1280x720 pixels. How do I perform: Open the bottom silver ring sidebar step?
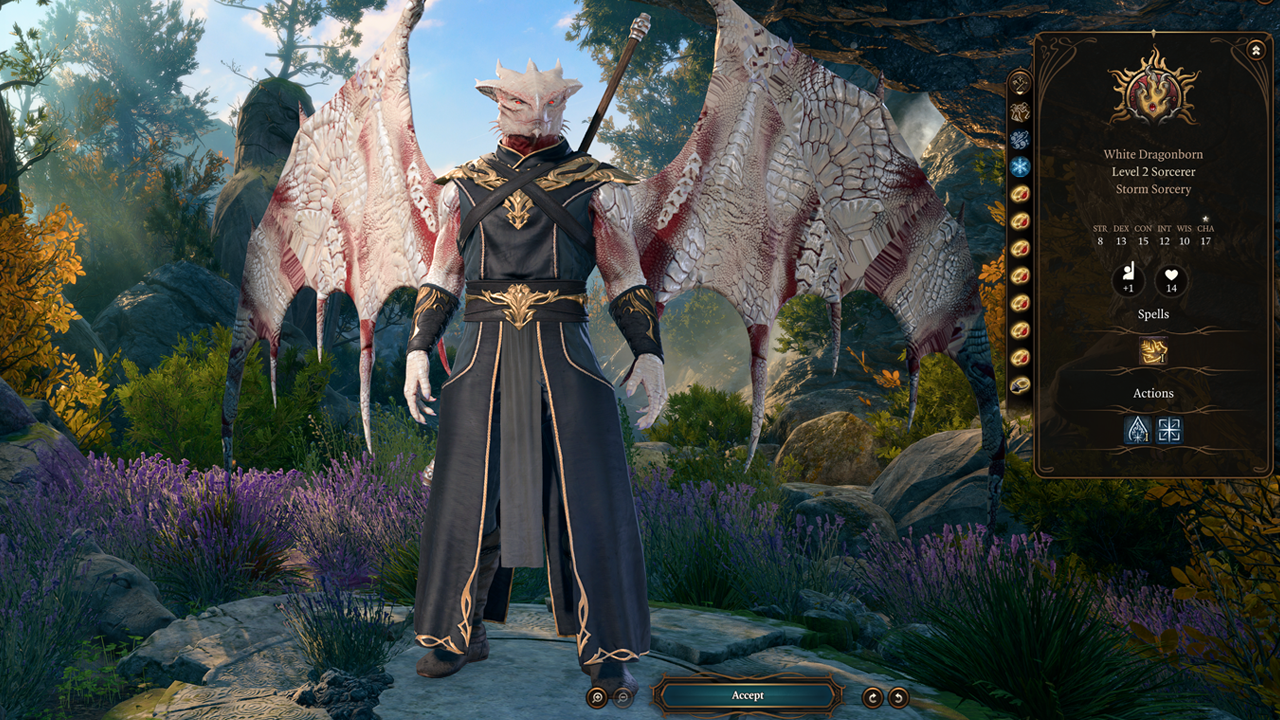click(x=1020, y=384)
